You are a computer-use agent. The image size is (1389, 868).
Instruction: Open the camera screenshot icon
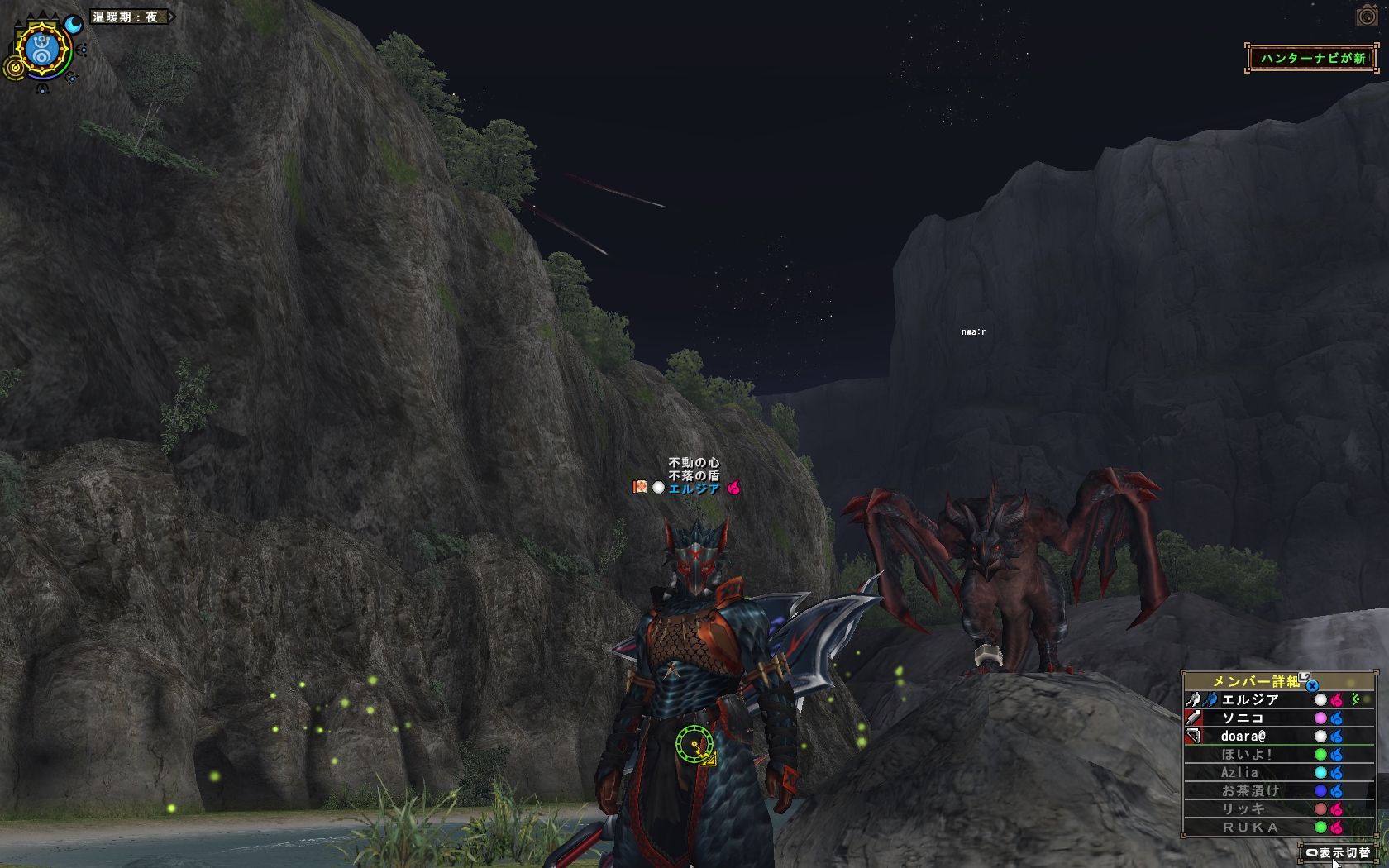pos(1367,16)
